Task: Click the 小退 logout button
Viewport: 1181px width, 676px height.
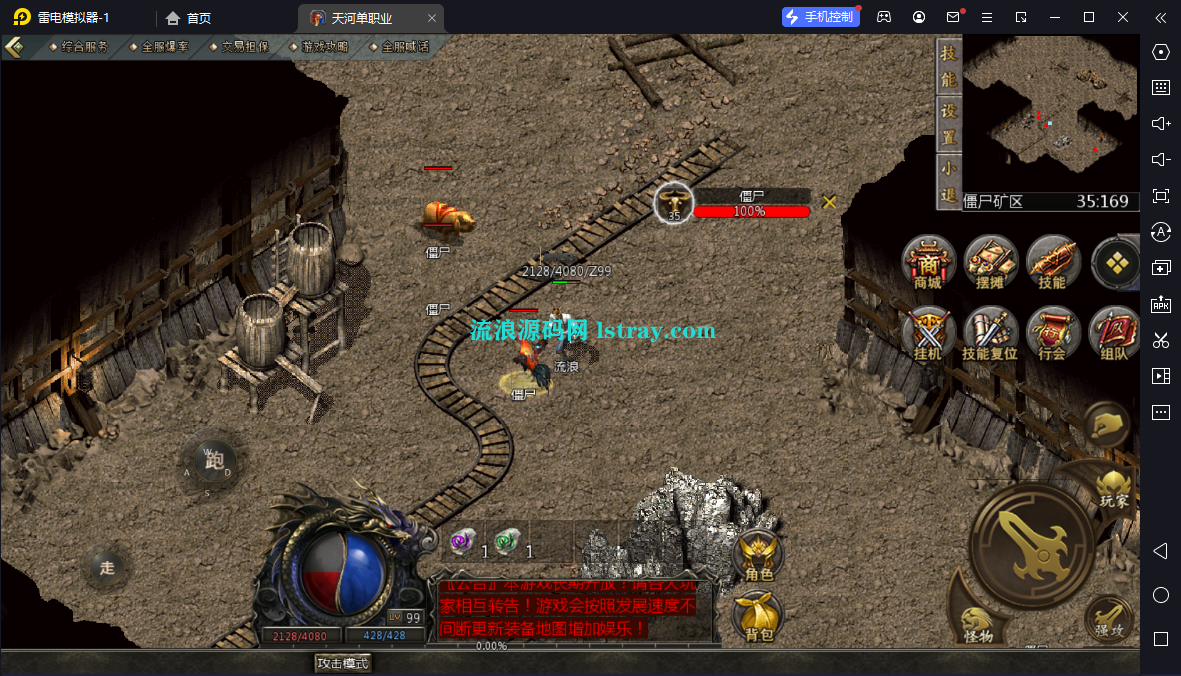Action: [x=949, y=182]
